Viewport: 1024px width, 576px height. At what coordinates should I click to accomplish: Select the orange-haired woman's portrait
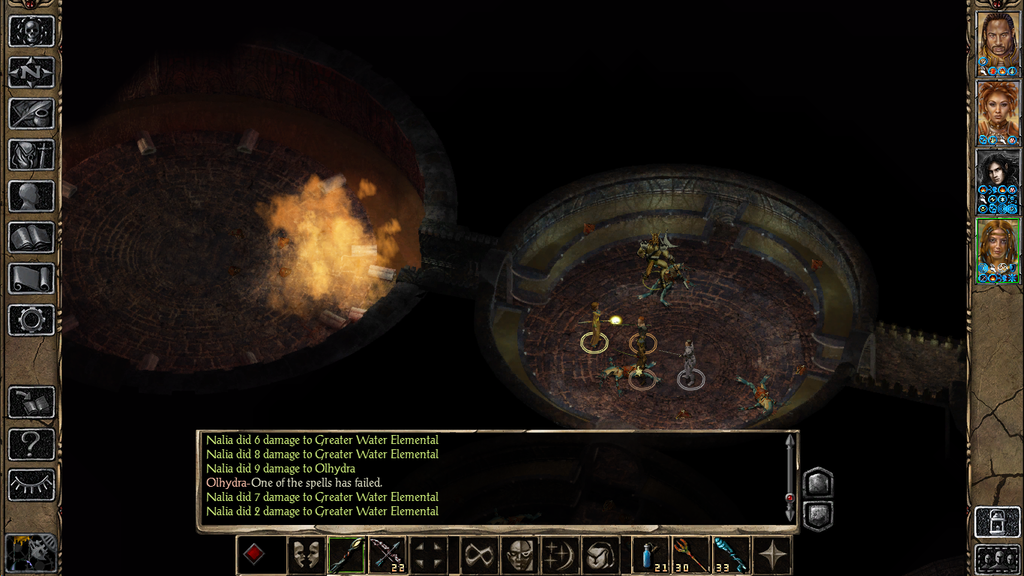point(997,111)
